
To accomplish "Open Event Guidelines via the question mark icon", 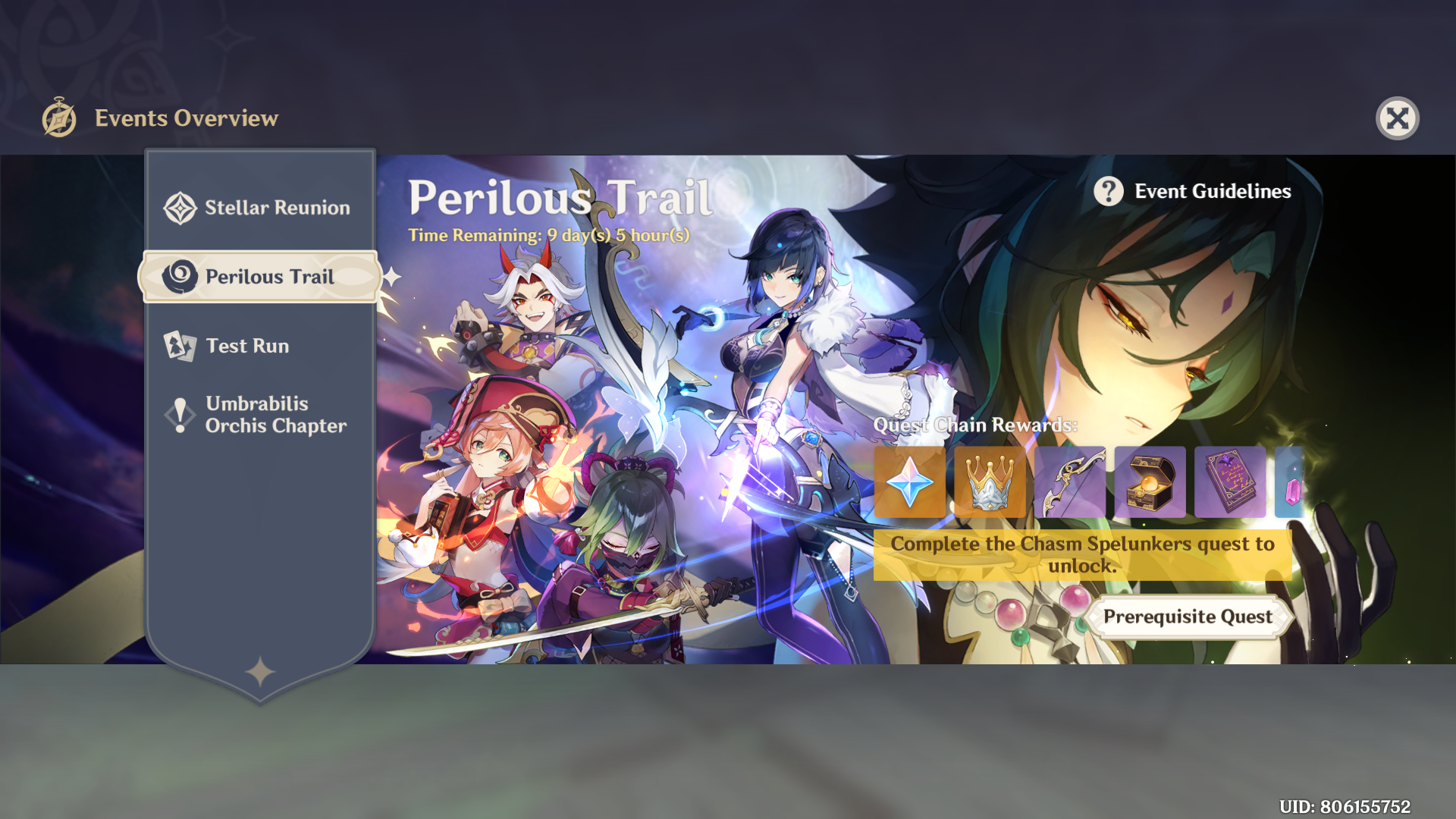I will pos(1109,191).
